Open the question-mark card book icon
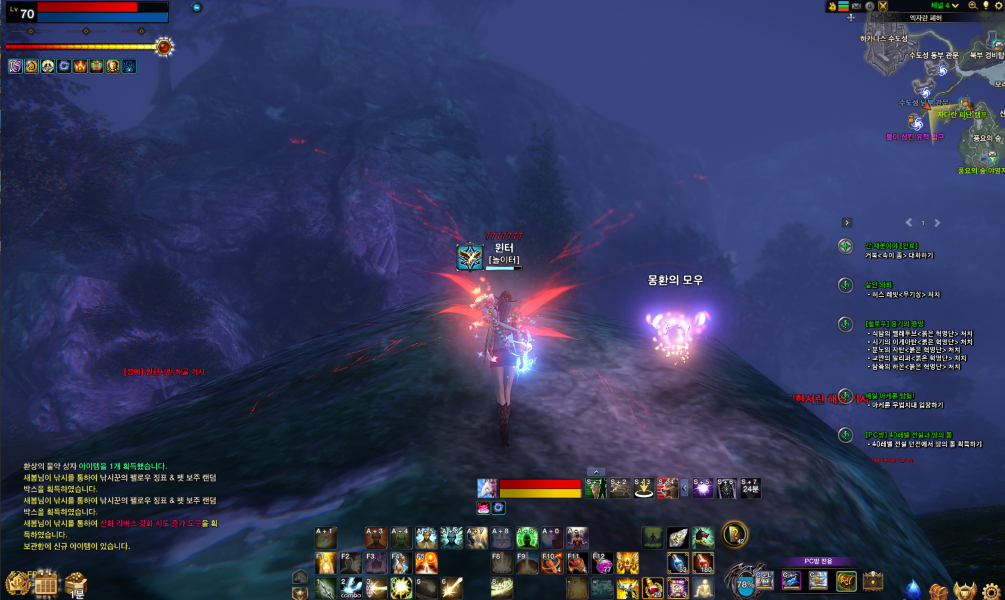Viewport: 1005px width, 600px height. (735, 535)
